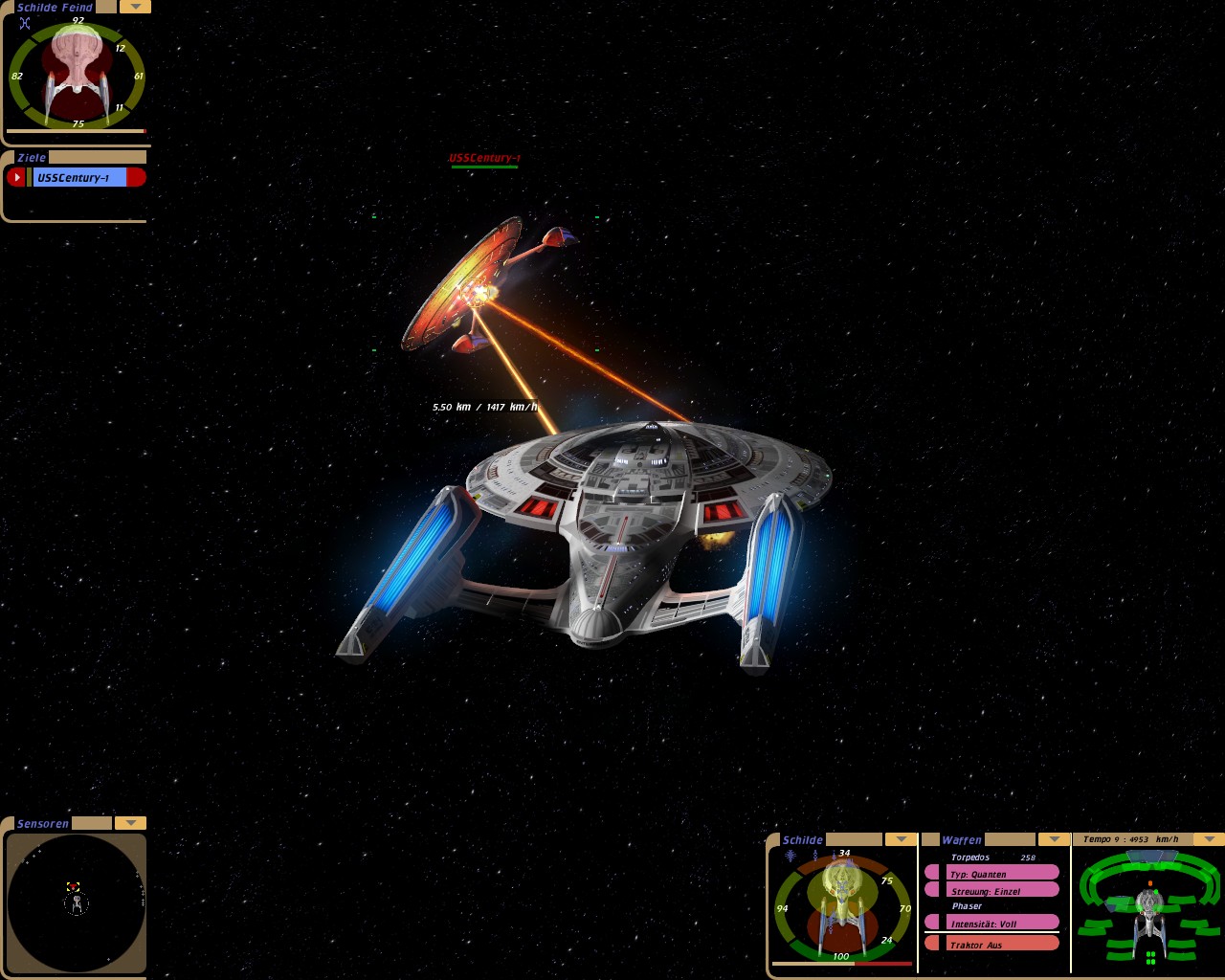Image resolution: width=1225 pixels, height=980 pixels.
Task: Select the red enemy marker on the radar
Action: point(73,886)
